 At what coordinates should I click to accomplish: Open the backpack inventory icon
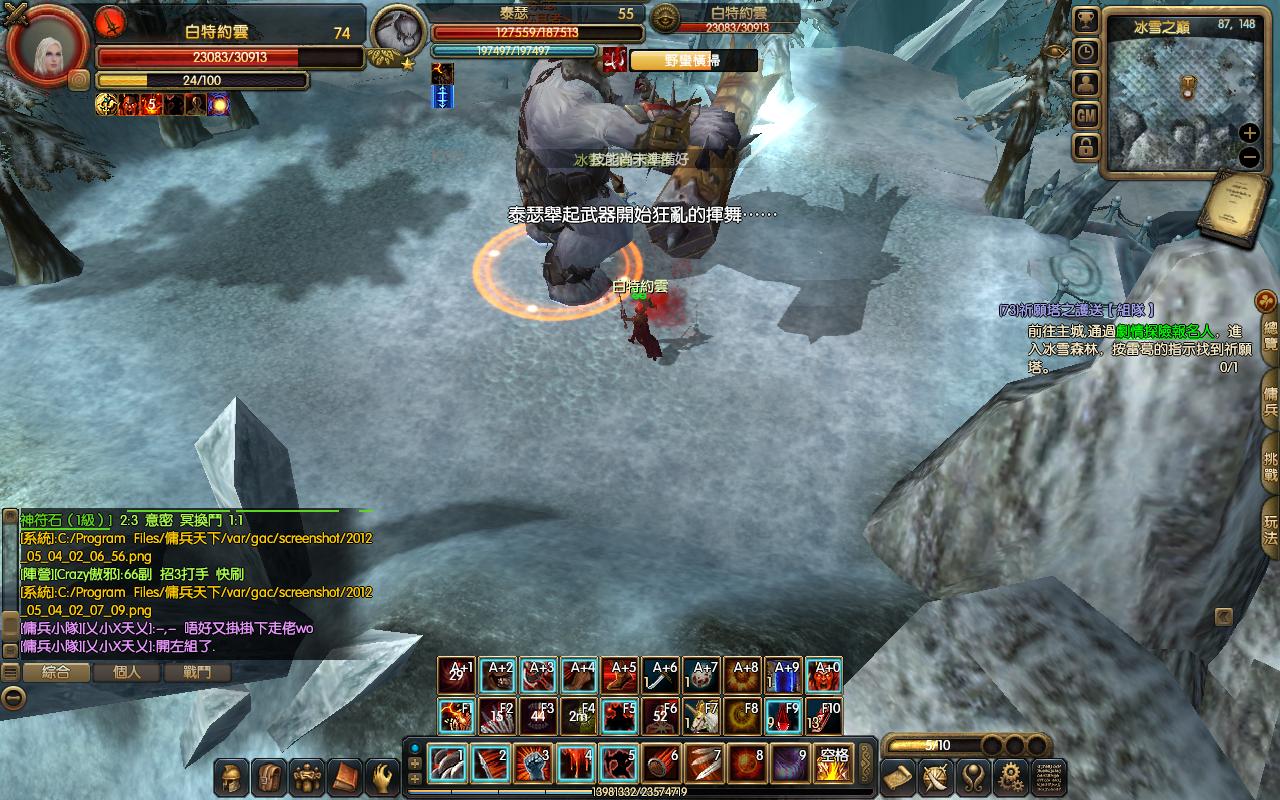tap(270, 776)
